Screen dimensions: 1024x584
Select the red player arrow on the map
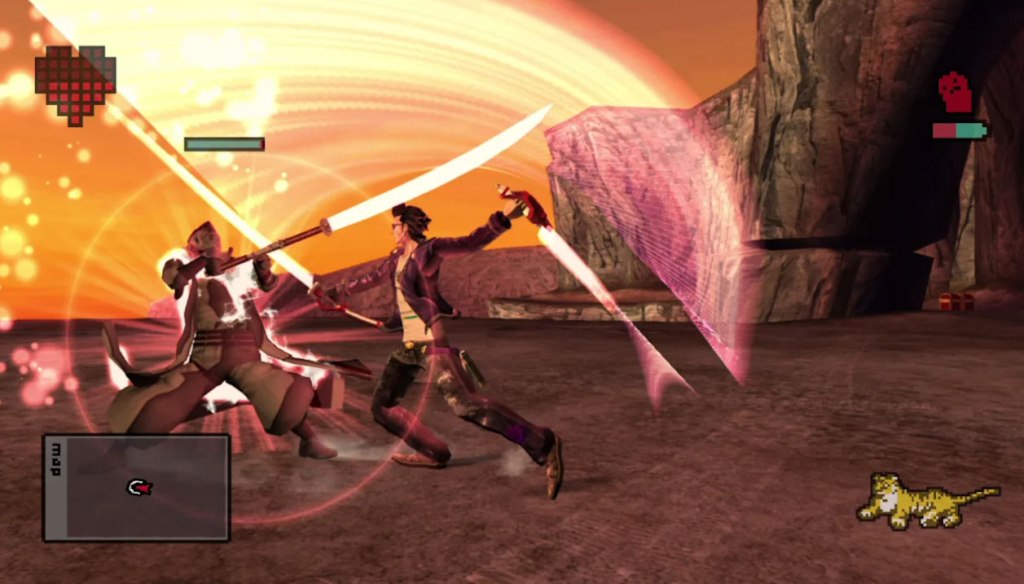(x=140, y=487)
